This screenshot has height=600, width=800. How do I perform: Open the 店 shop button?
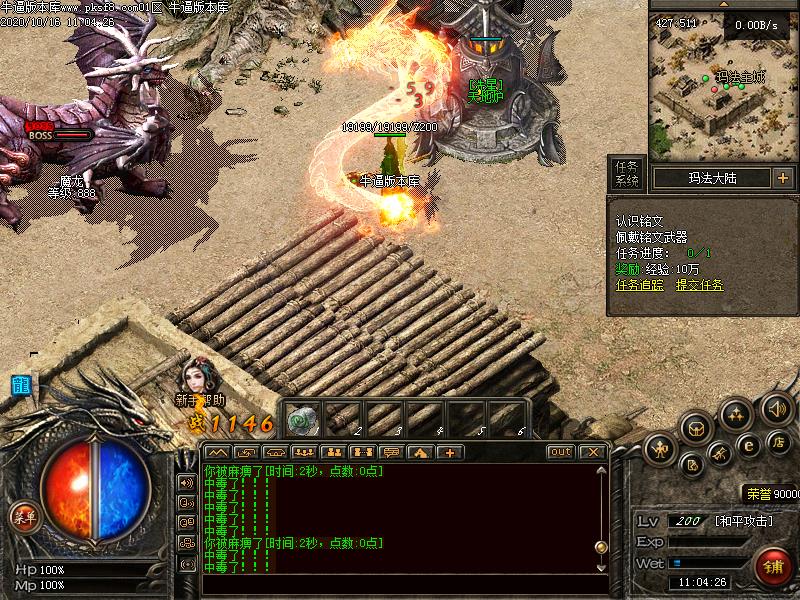[x=779, y=442]
